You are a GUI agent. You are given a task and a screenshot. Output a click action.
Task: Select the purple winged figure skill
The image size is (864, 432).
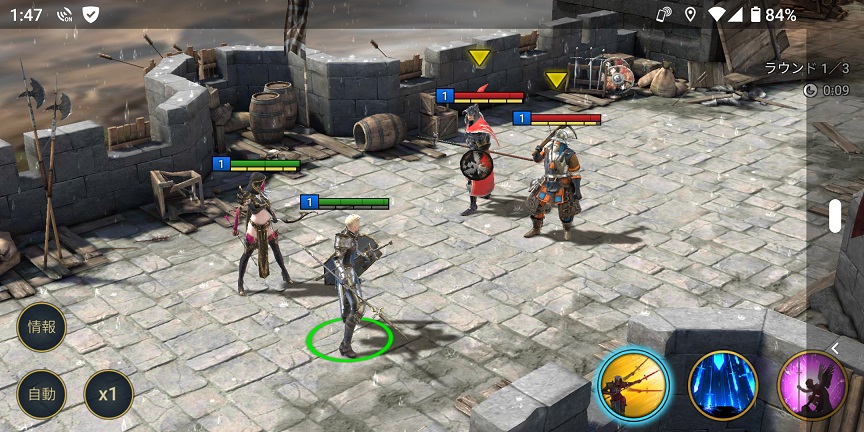(810, 386)
